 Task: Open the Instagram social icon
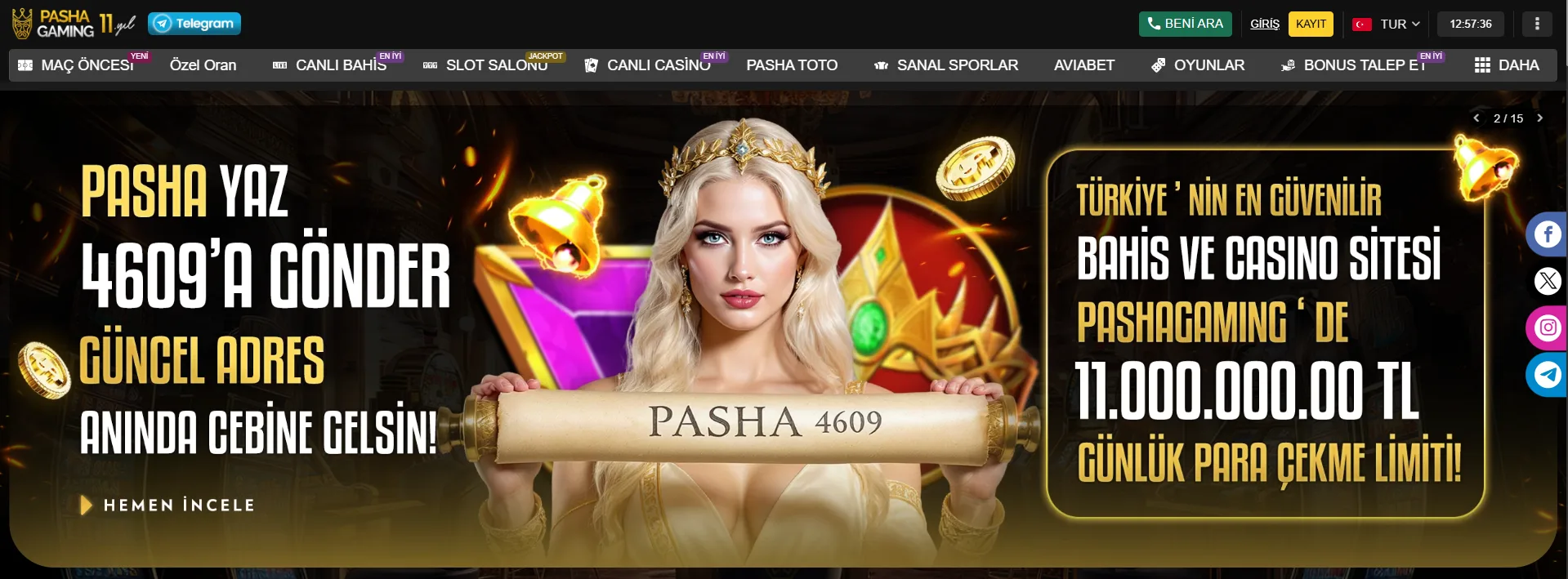click(x=1548, y=328)
